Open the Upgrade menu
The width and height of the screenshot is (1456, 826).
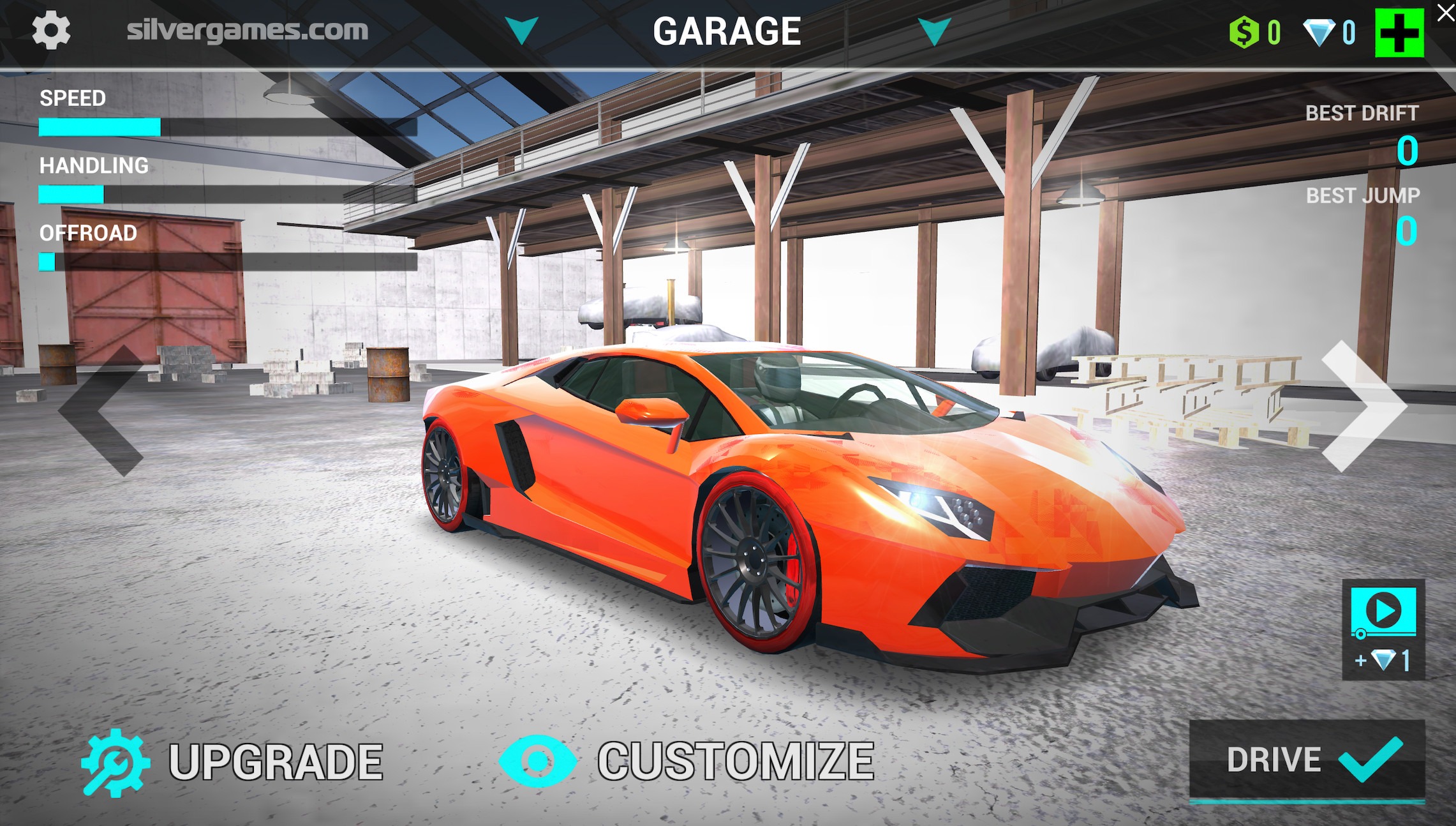(233, 762)
